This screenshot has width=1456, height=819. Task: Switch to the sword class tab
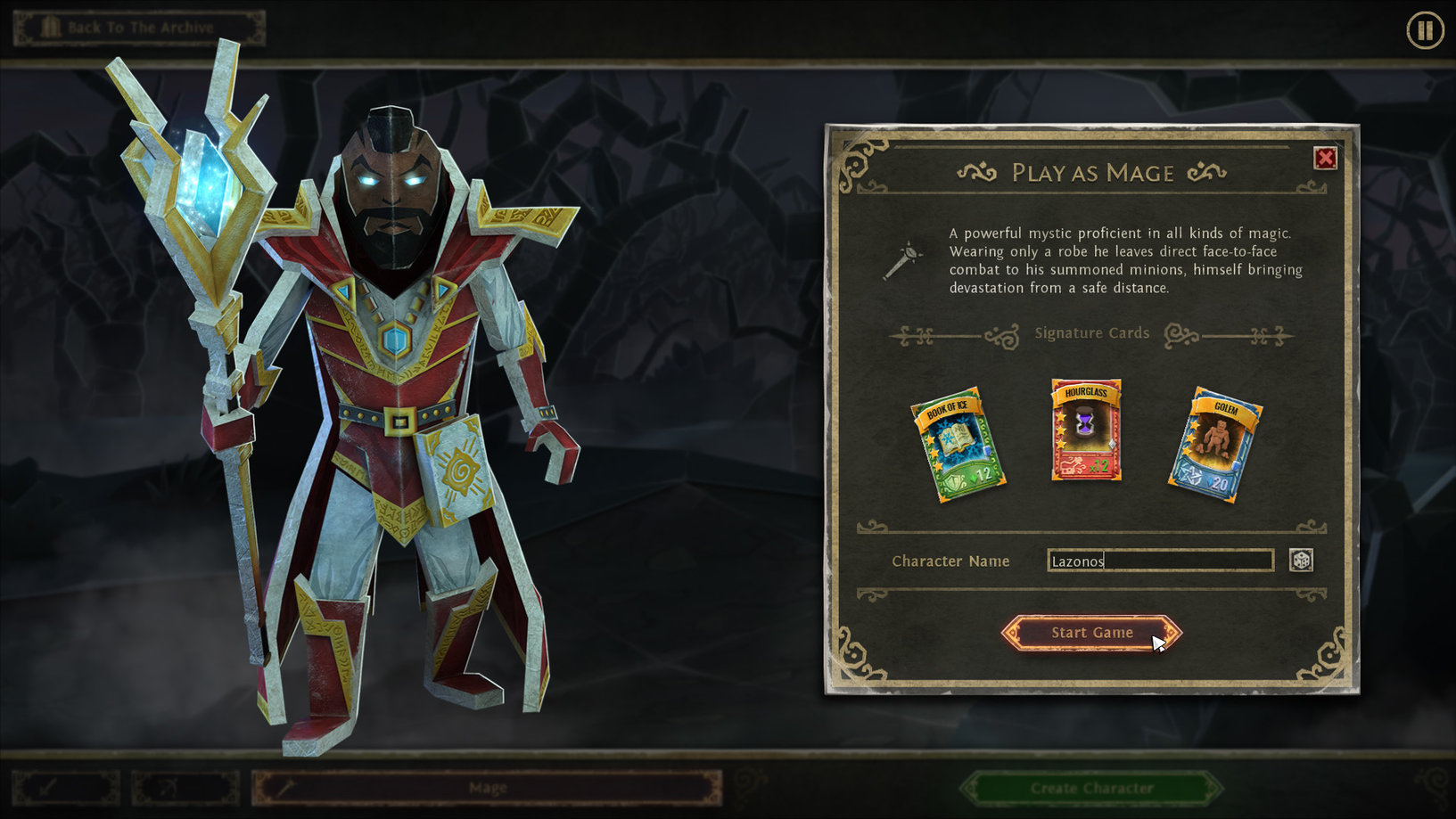click(65, 788)
